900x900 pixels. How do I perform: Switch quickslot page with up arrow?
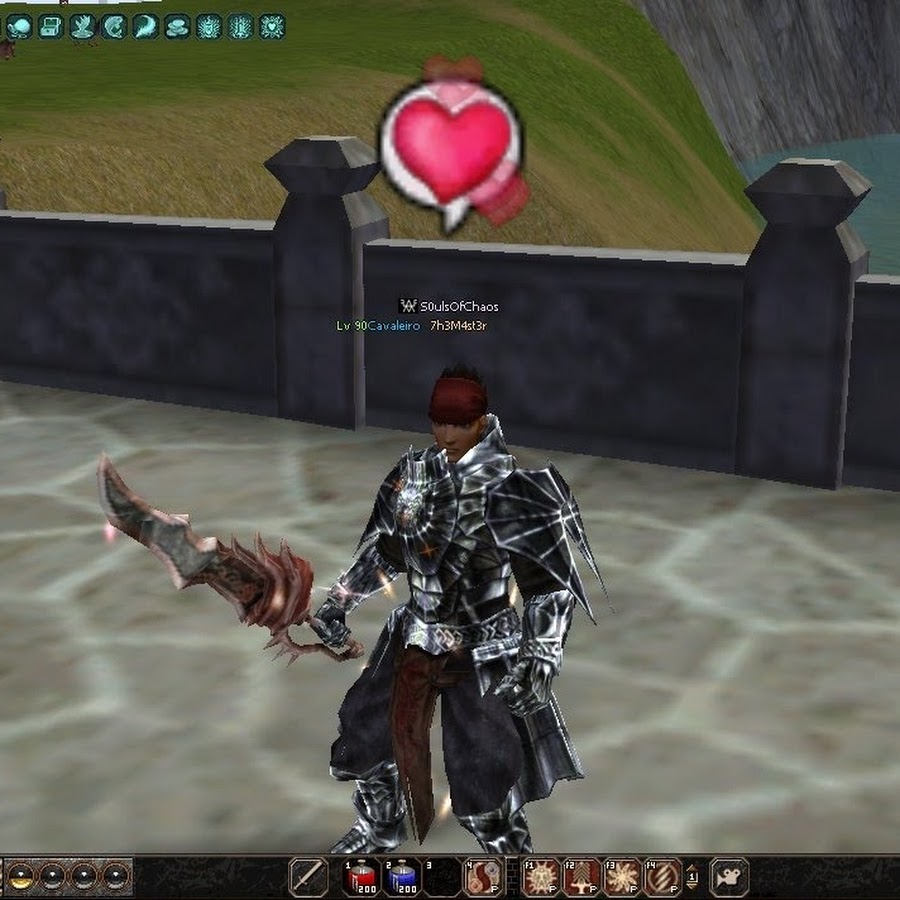[691, 866]
